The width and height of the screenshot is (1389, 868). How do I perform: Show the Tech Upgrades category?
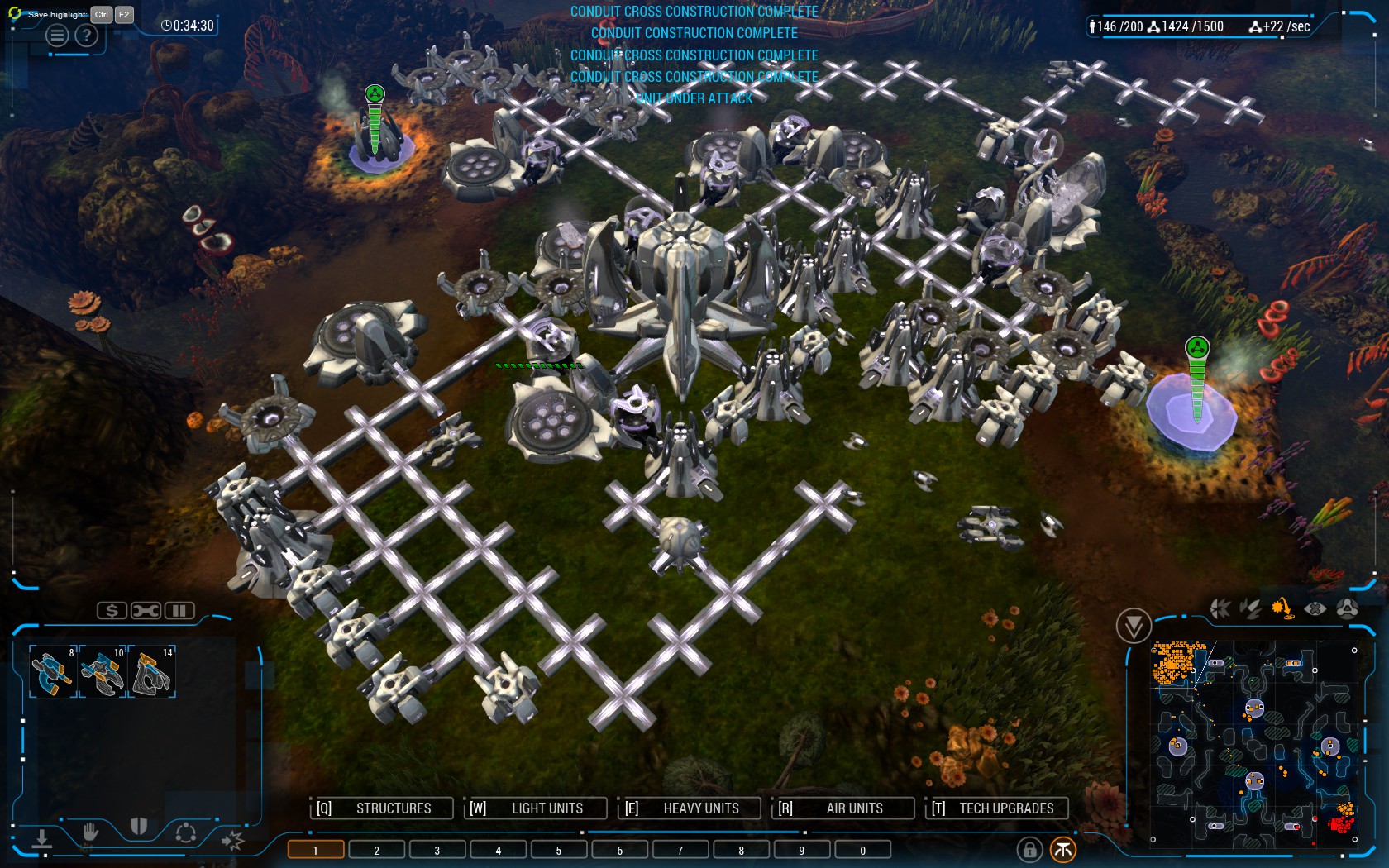click(996, 808)
